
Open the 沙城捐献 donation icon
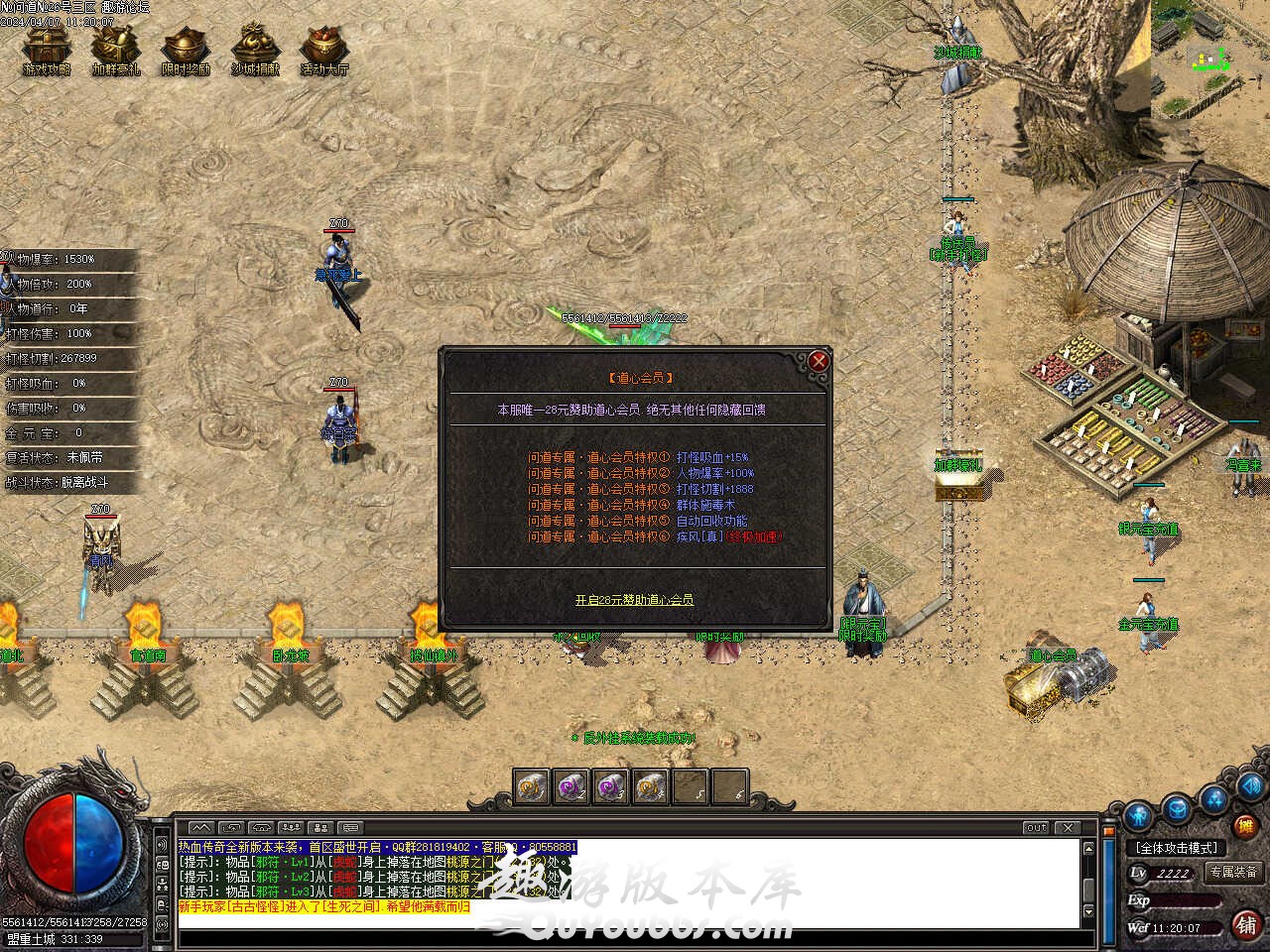255,50
